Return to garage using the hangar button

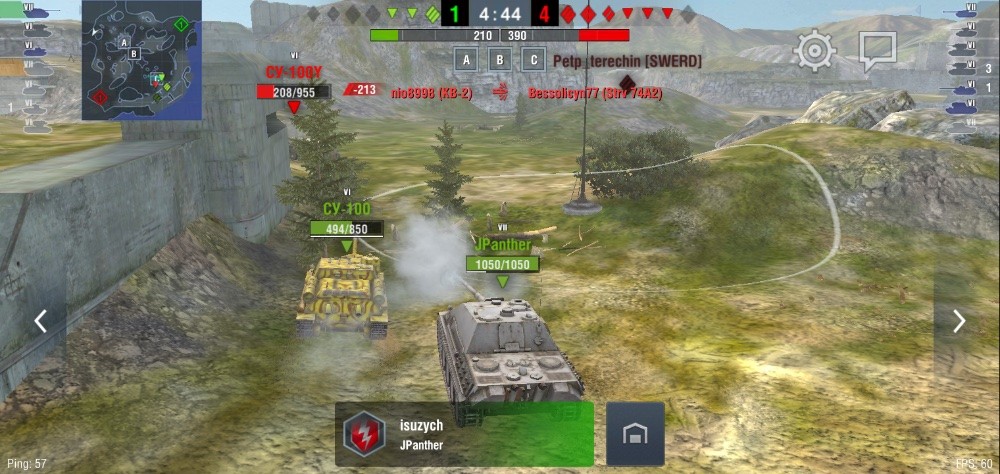pos(635,434)
